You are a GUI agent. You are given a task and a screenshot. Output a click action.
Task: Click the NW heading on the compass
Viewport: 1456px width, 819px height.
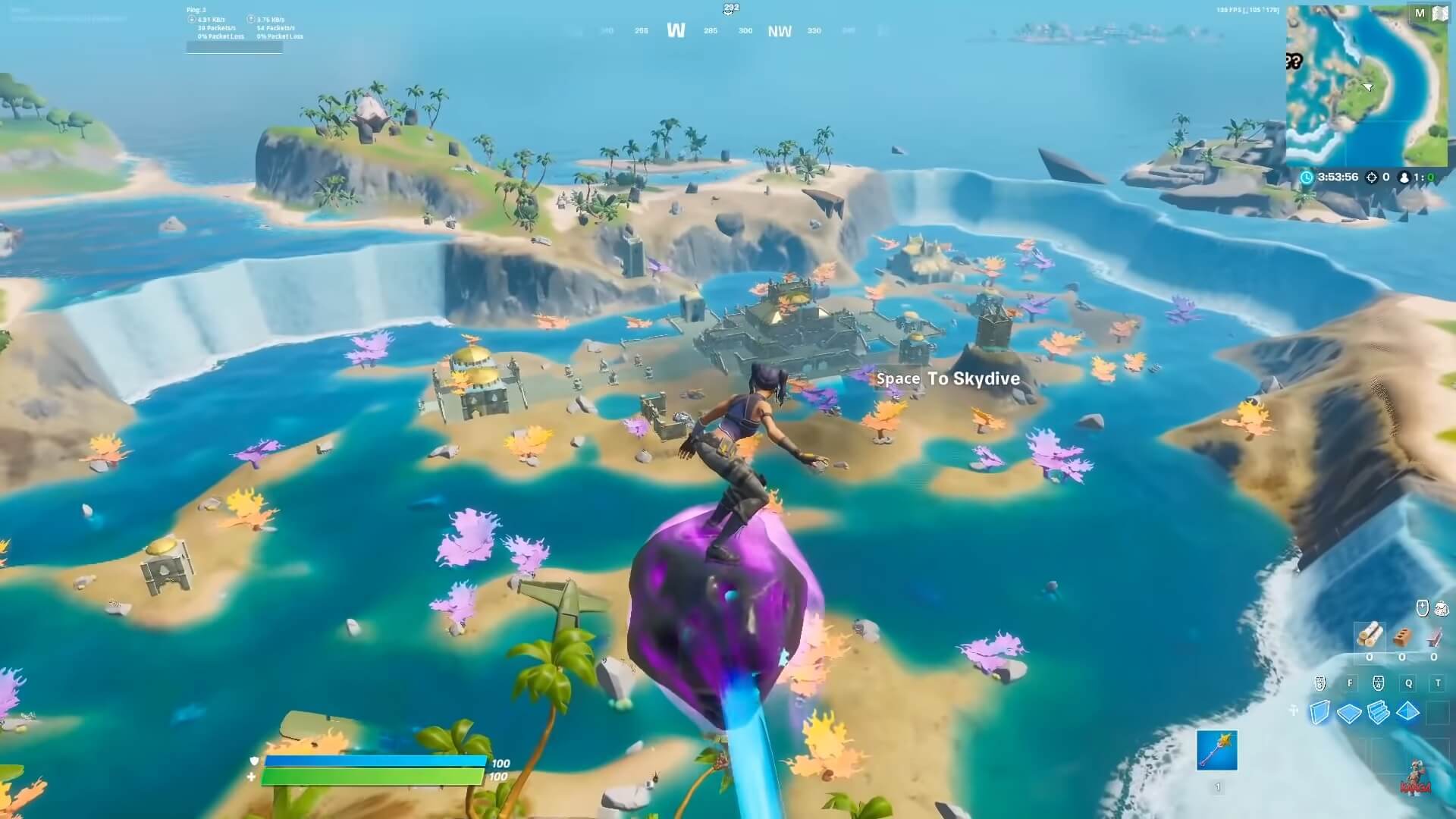[x=781, y=31]
